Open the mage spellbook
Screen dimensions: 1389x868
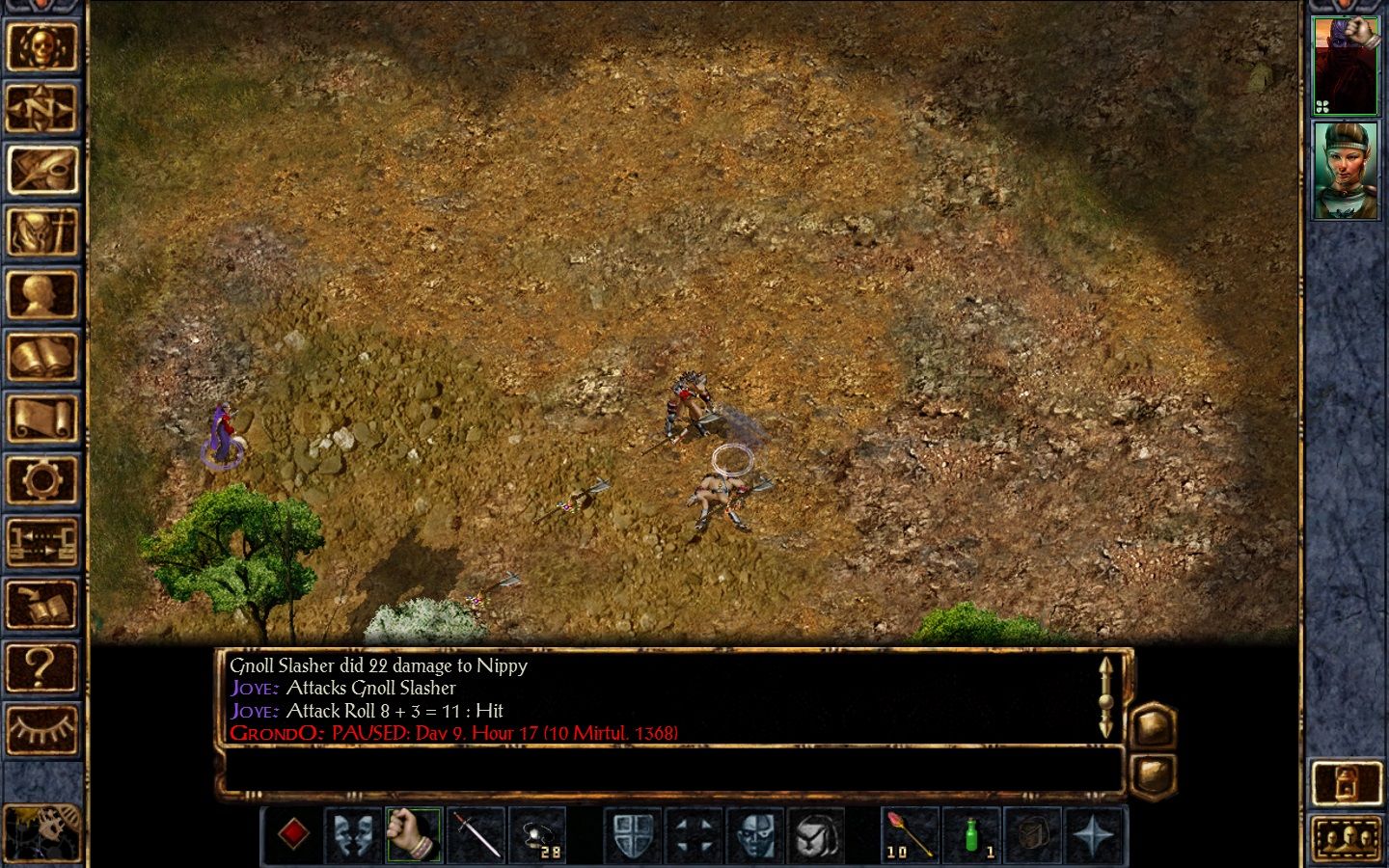(x=41, y=357)
